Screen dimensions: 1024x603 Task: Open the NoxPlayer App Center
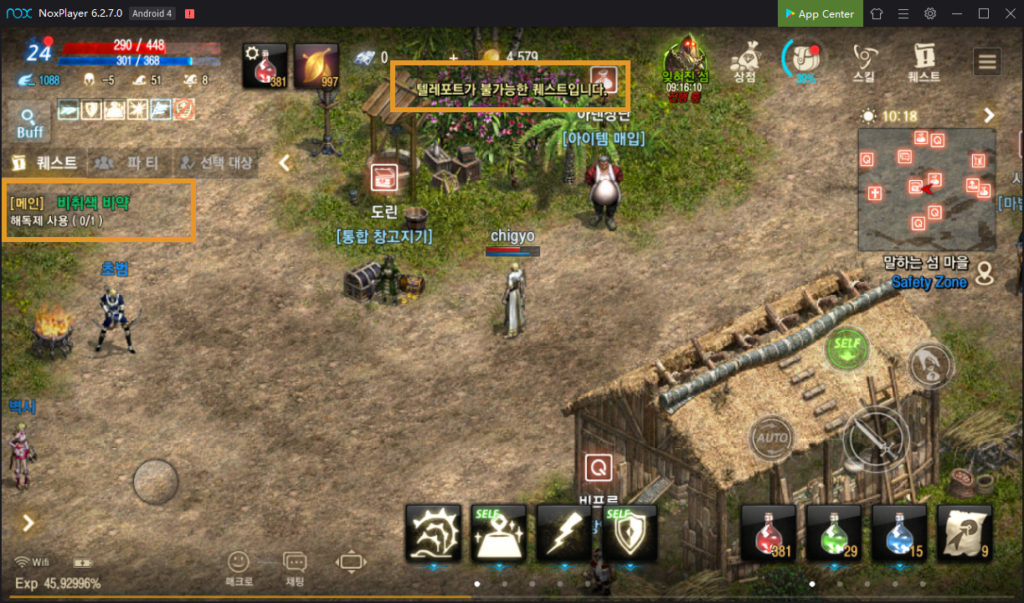tap(819, 14)
